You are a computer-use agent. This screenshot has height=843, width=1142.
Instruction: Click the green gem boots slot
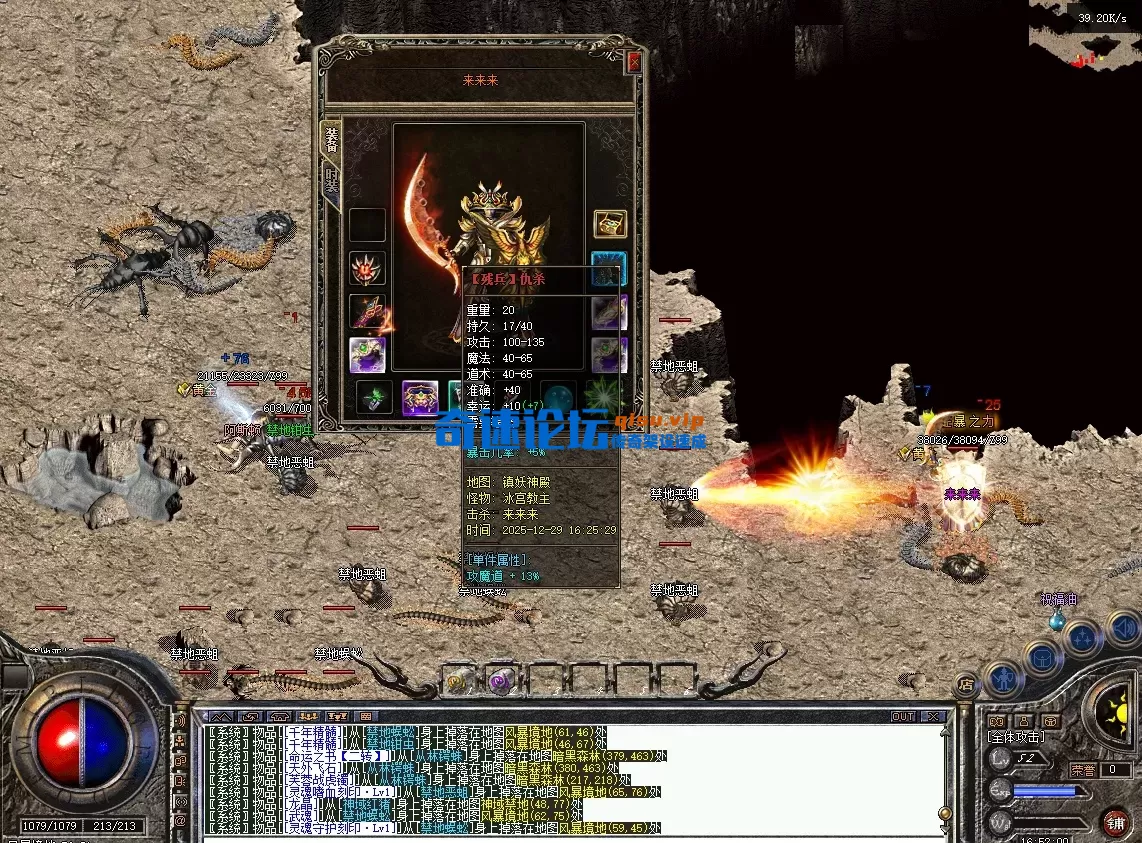[374, 398]
